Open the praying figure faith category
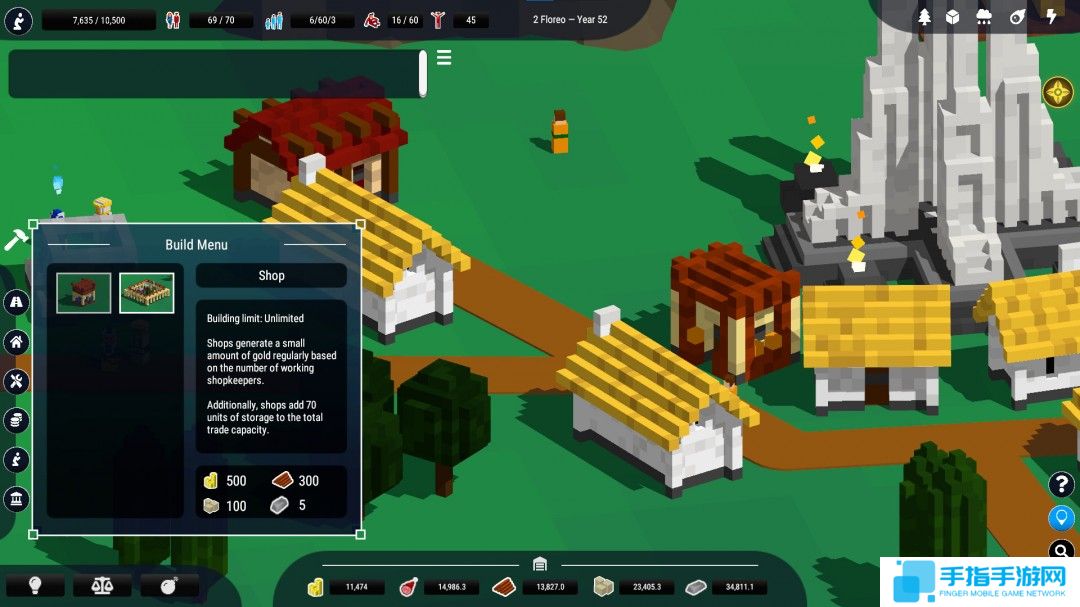Screen dimensions: 1080x607 (x=17, y=460)
